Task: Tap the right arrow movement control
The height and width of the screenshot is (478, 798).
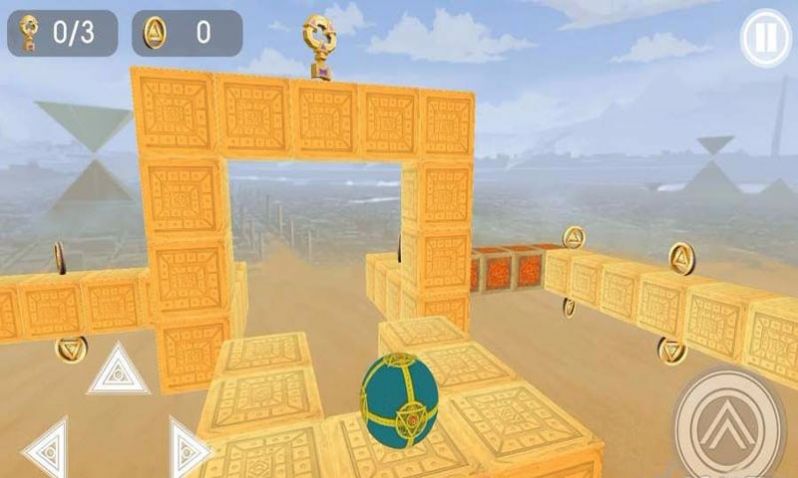Action: pyautogui.click(x=186, y=449)
